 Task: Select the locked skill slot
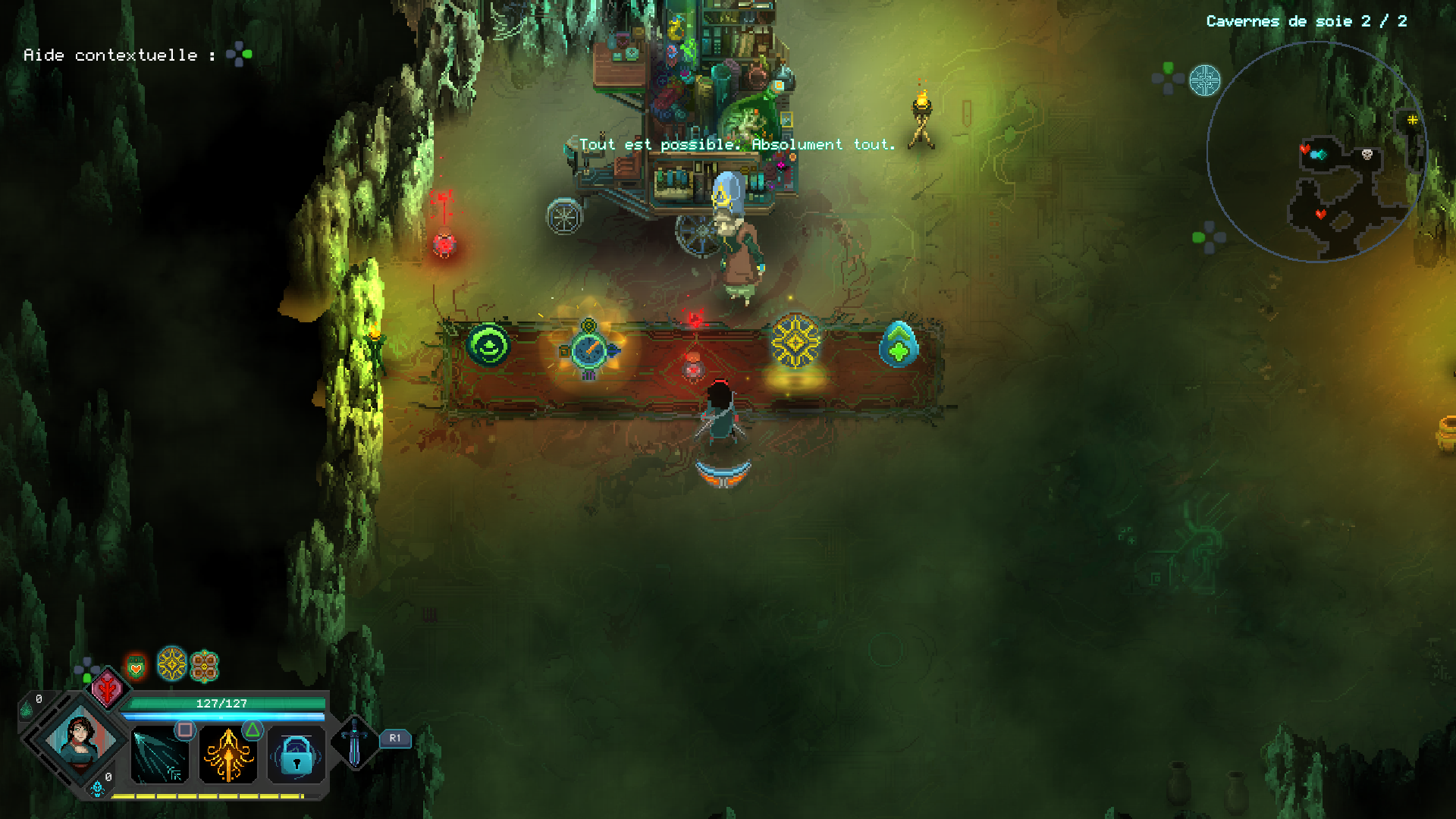tap(297, 755)
